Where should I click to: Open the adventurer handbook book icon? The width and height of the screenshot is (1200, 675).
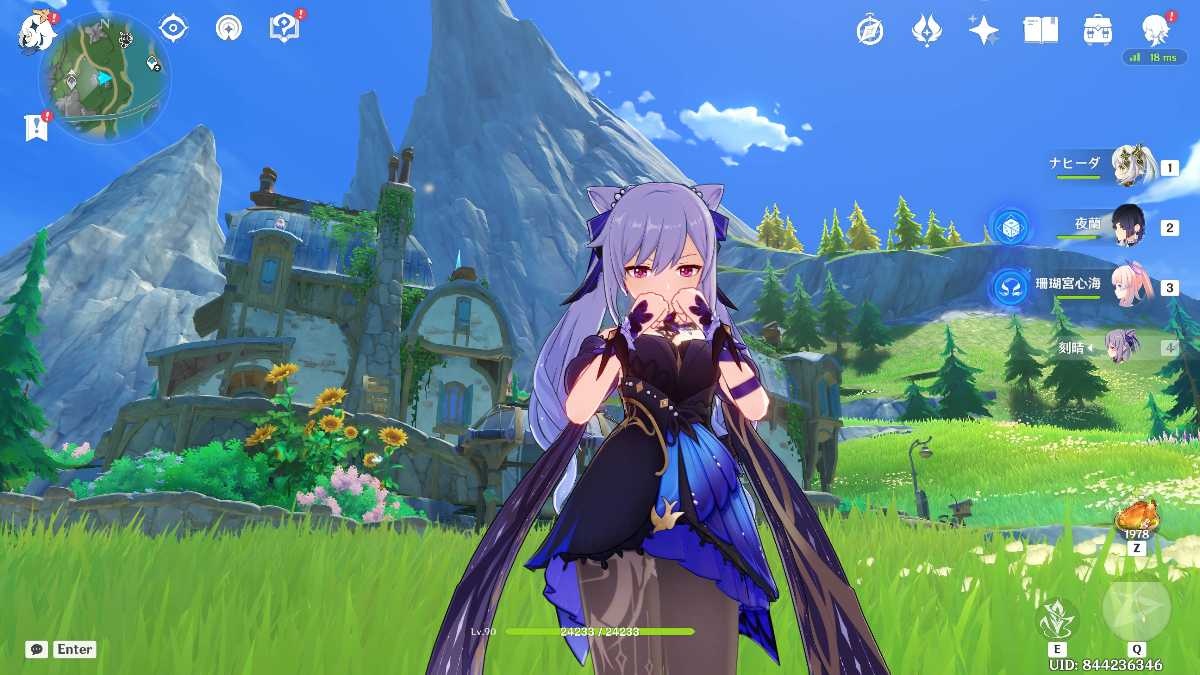(x=1040, y=30)
